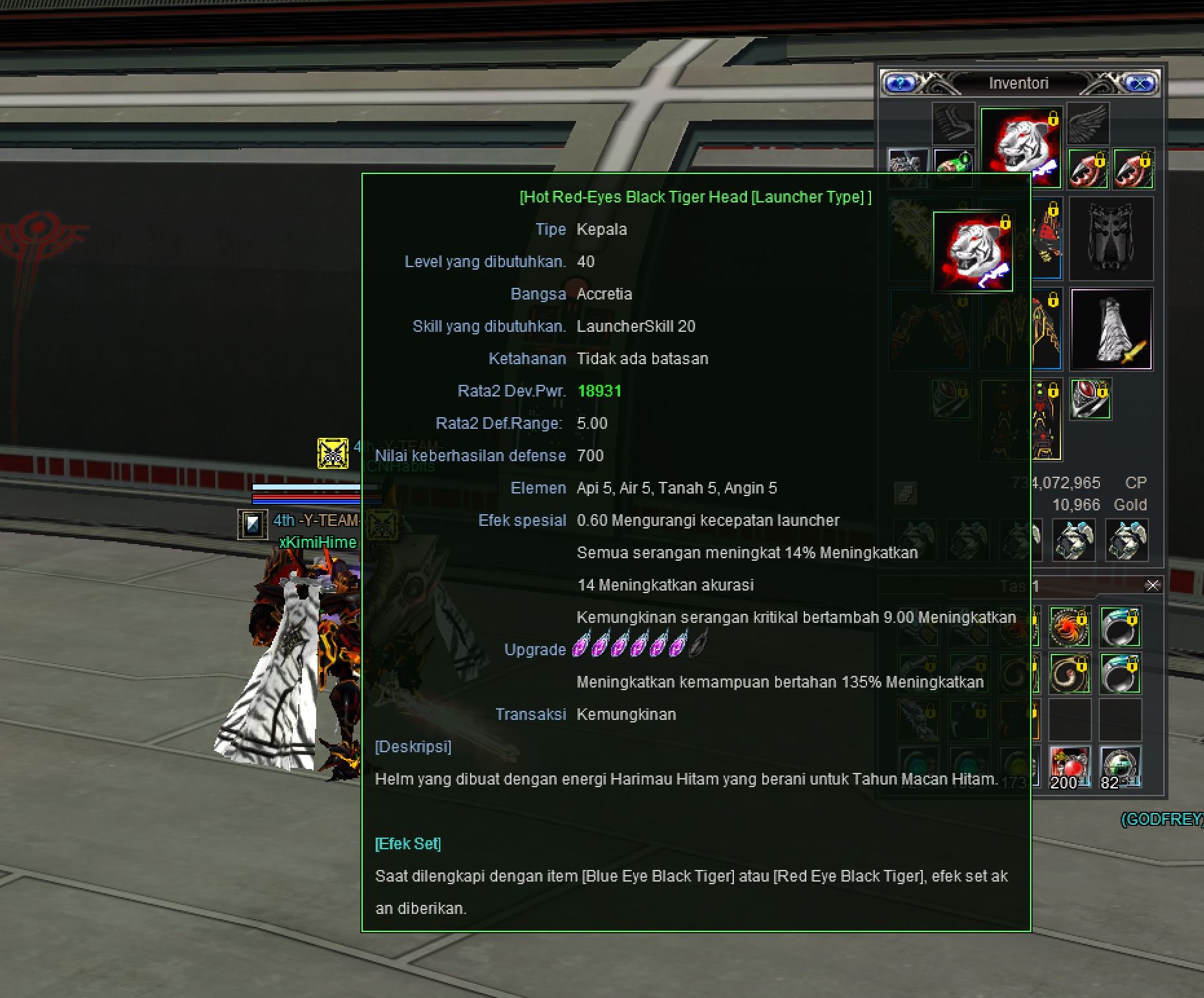
Task: Choose the red-gem ring equipment slot
Action: click(x=1090, y=399)
